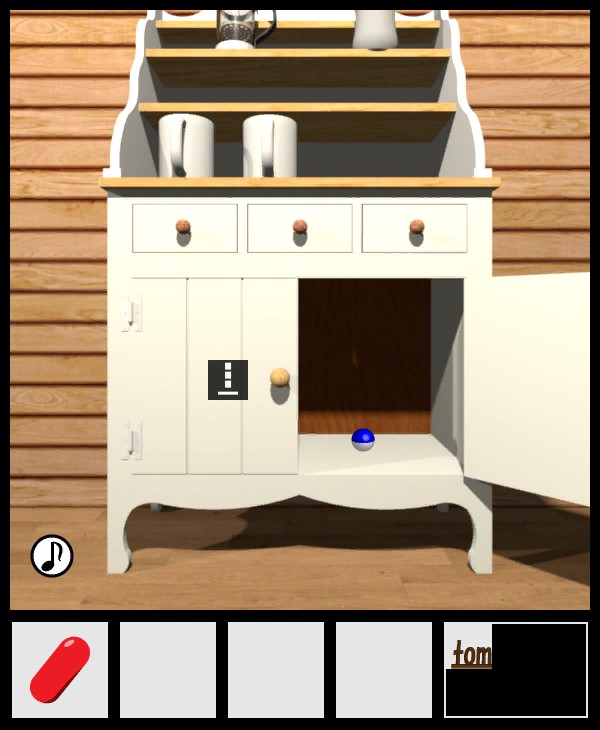
Task: Open the tom developer logo link
Action: tap(471, 655)
